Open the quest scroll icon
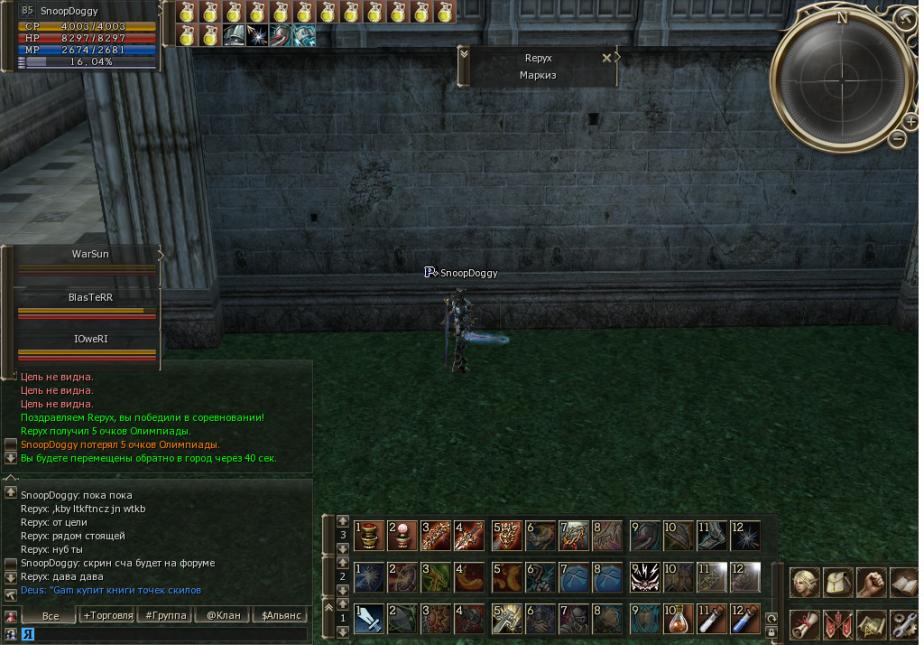Screen dimensions: 924x645 click(x=806, y=624)
